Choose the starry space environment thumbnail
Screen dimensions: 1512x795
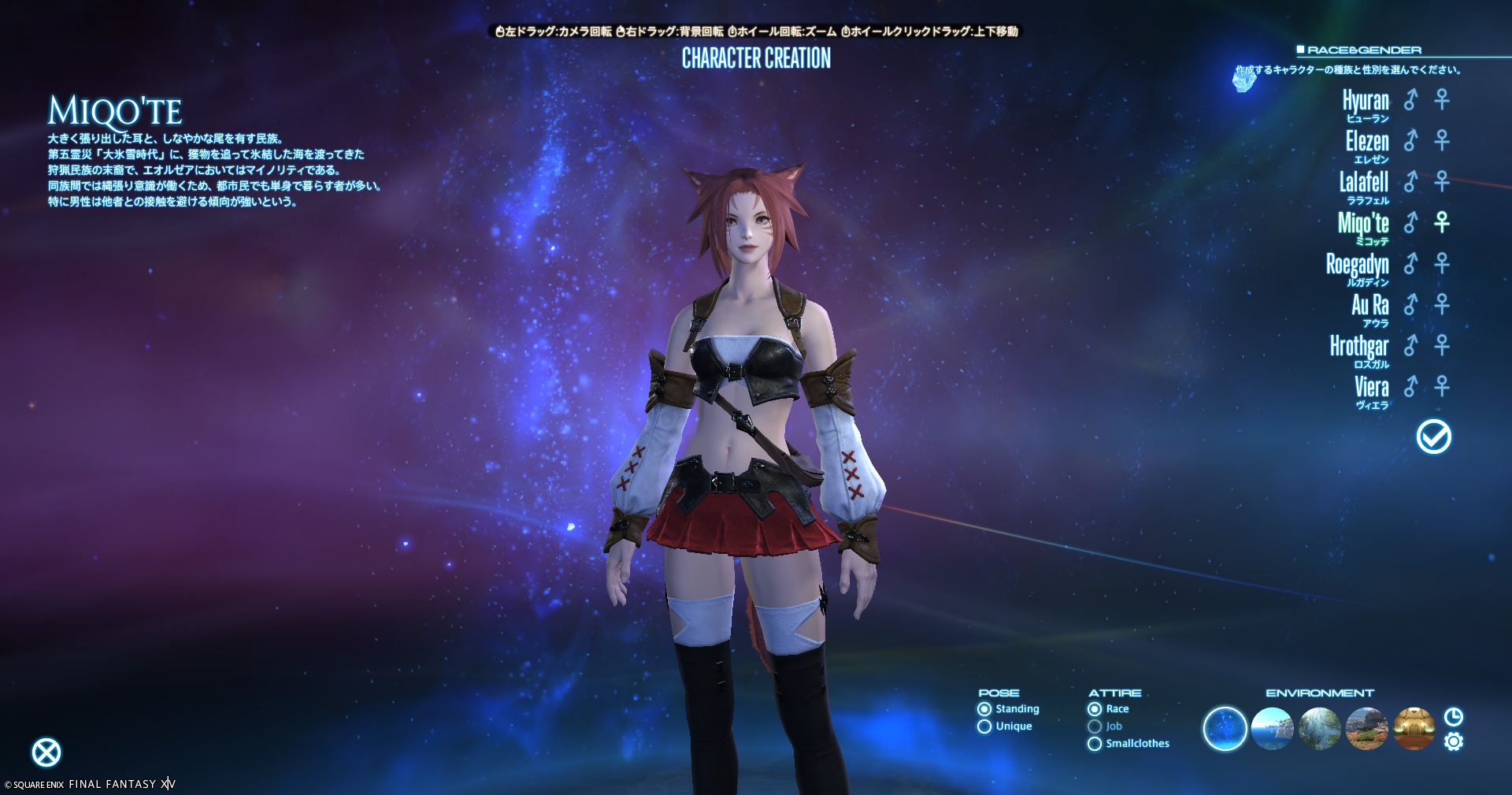pos(1225,729)
